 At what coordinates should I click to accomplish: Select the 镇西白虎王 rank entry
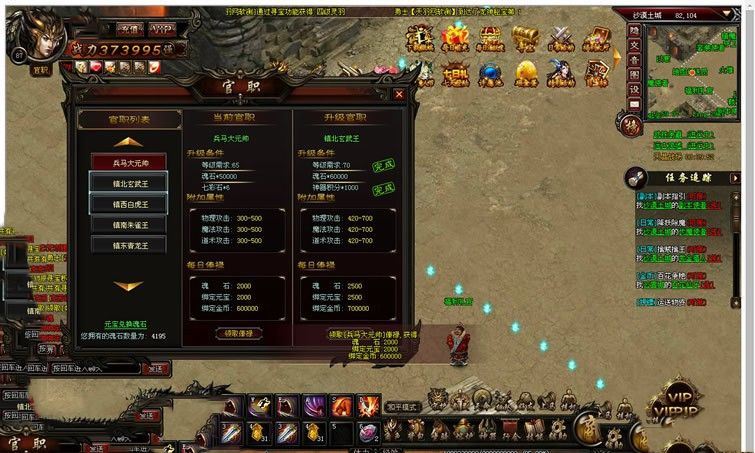129,203
